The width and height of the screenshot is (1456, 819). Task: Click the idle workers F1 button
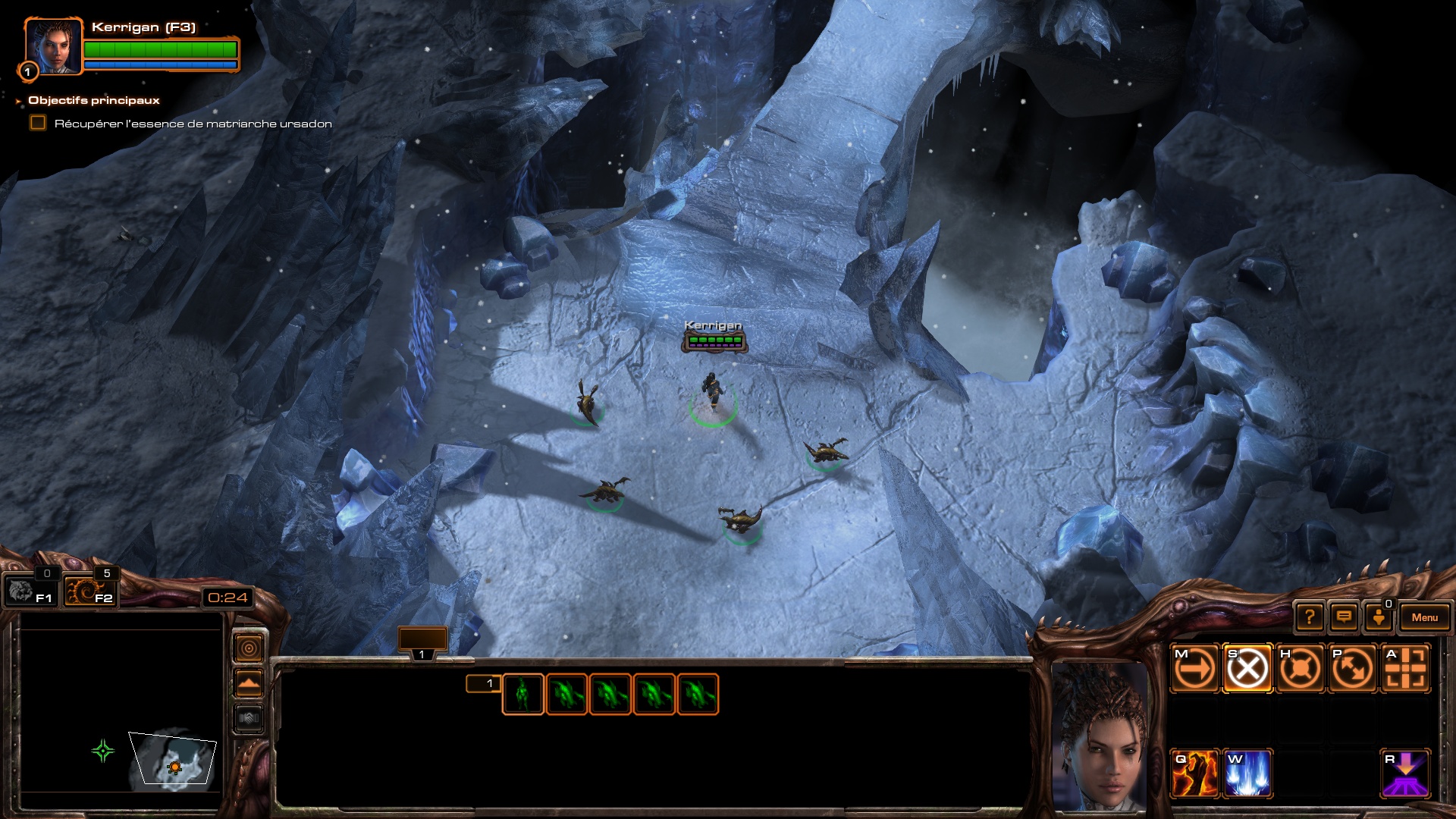[x=29, y=591]
